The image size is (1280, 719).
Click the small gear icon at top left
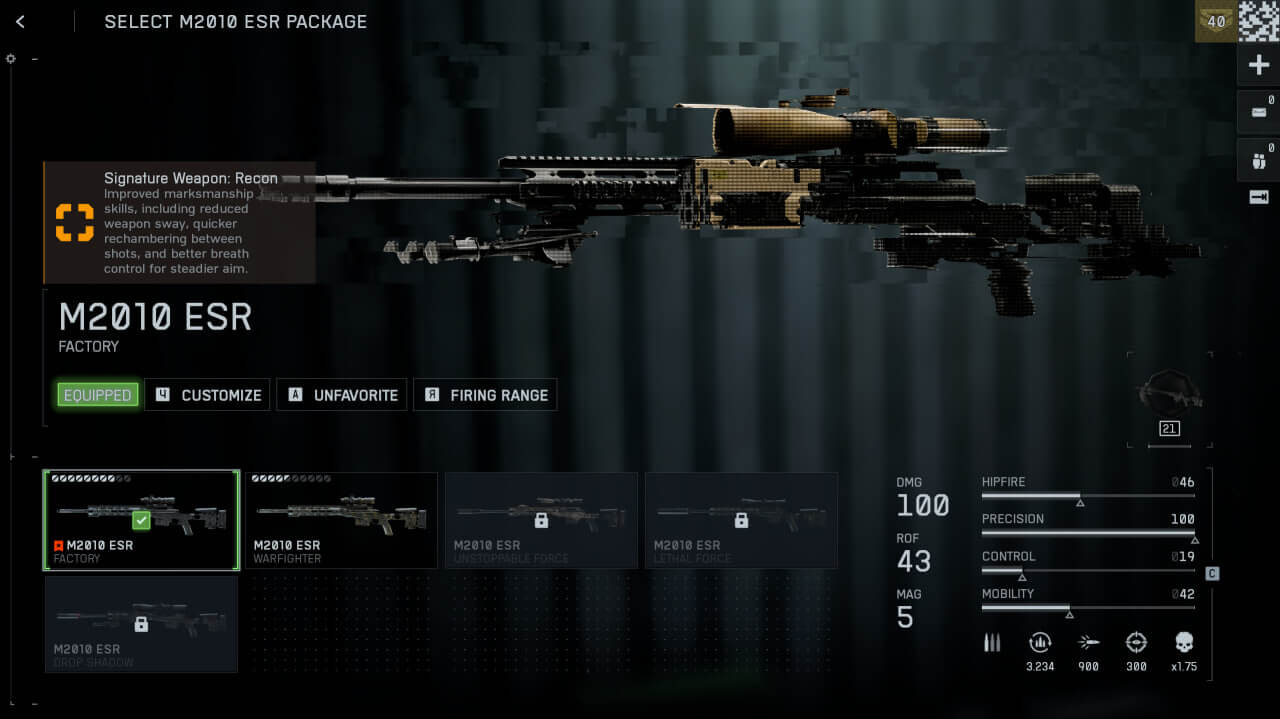[11, 58]
